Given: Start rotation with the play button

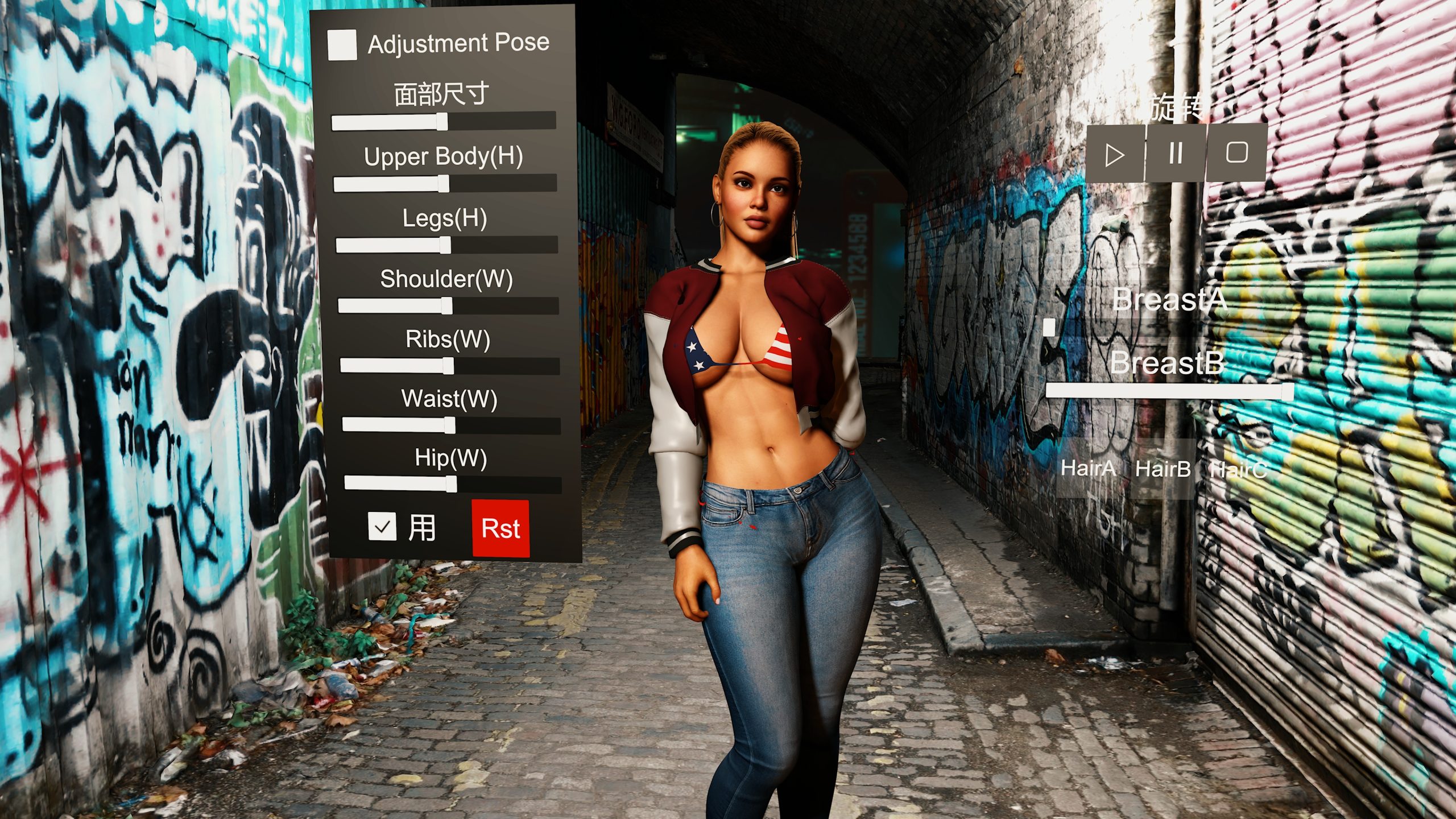Looking at the screenshot, I should point(1115,154).
